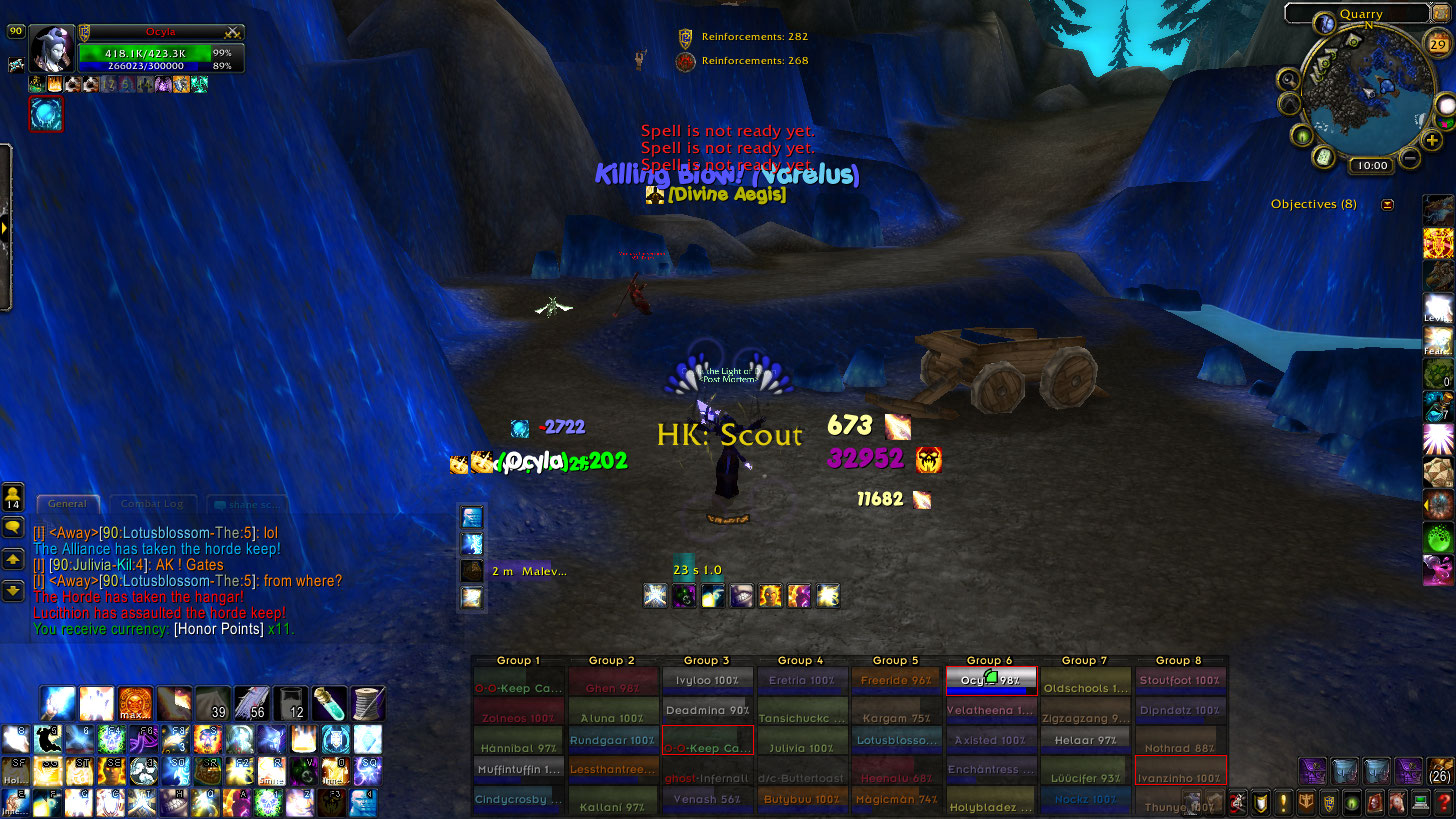The height and width of the screenshot is (819, 1456).
Task: Use the action slot with stack count 39
Action: pyautogui.click(x=214, y=702)
